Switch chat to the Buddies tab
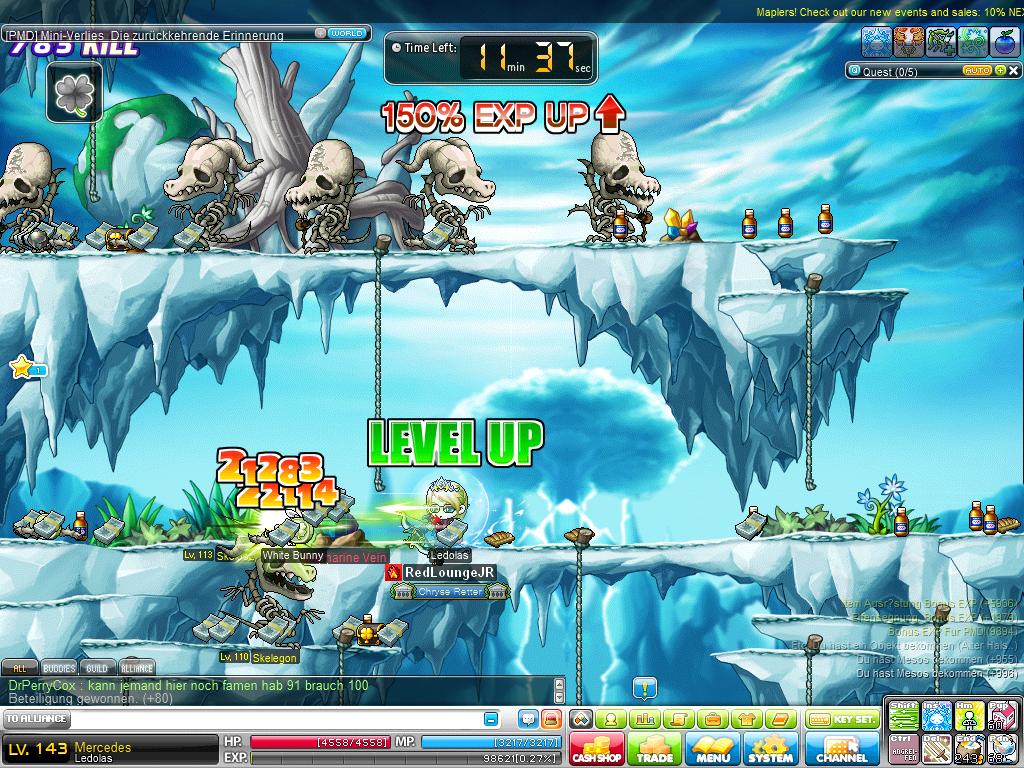This screenshot has height=768, width=1024. (59, 668)
